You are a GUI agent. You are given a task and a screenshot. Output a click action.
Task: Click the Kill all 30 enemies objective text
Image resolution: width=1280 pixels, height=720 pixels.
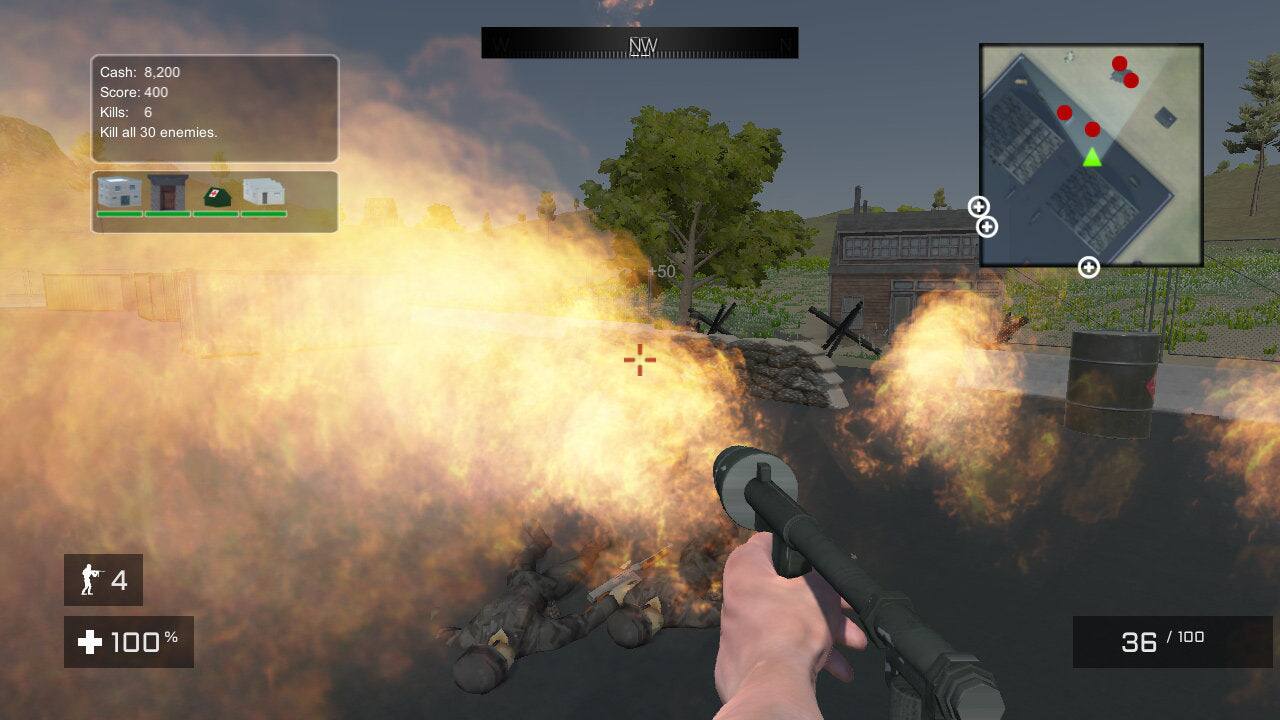coord(160,131)
